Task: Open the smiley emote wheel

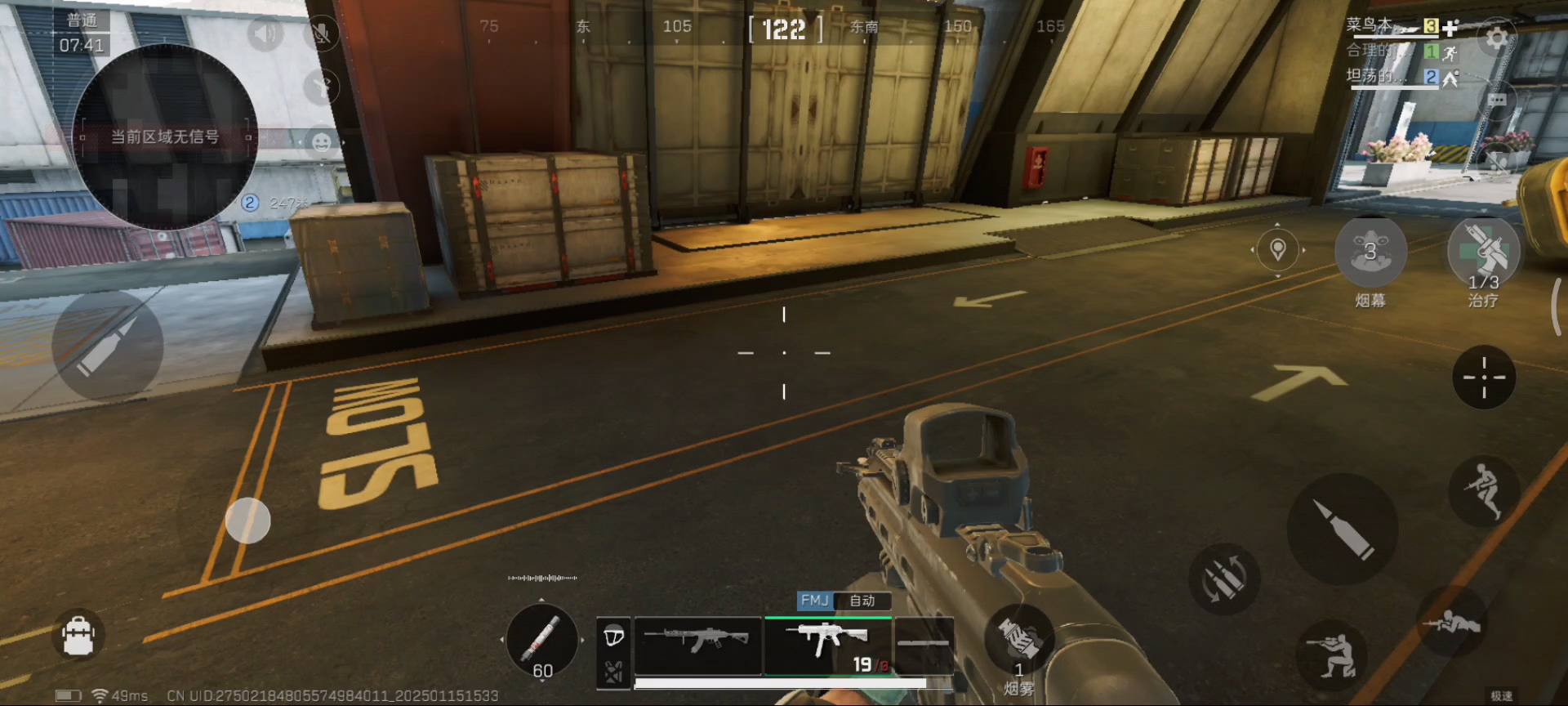Action: coord(322,142)
